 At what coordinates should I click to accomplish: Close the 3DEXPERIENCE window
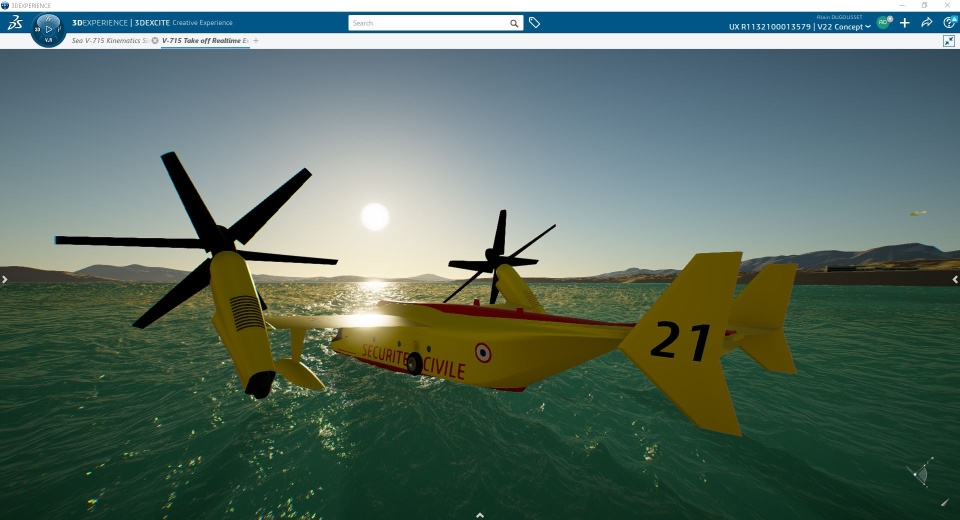(x=949, y=5)
